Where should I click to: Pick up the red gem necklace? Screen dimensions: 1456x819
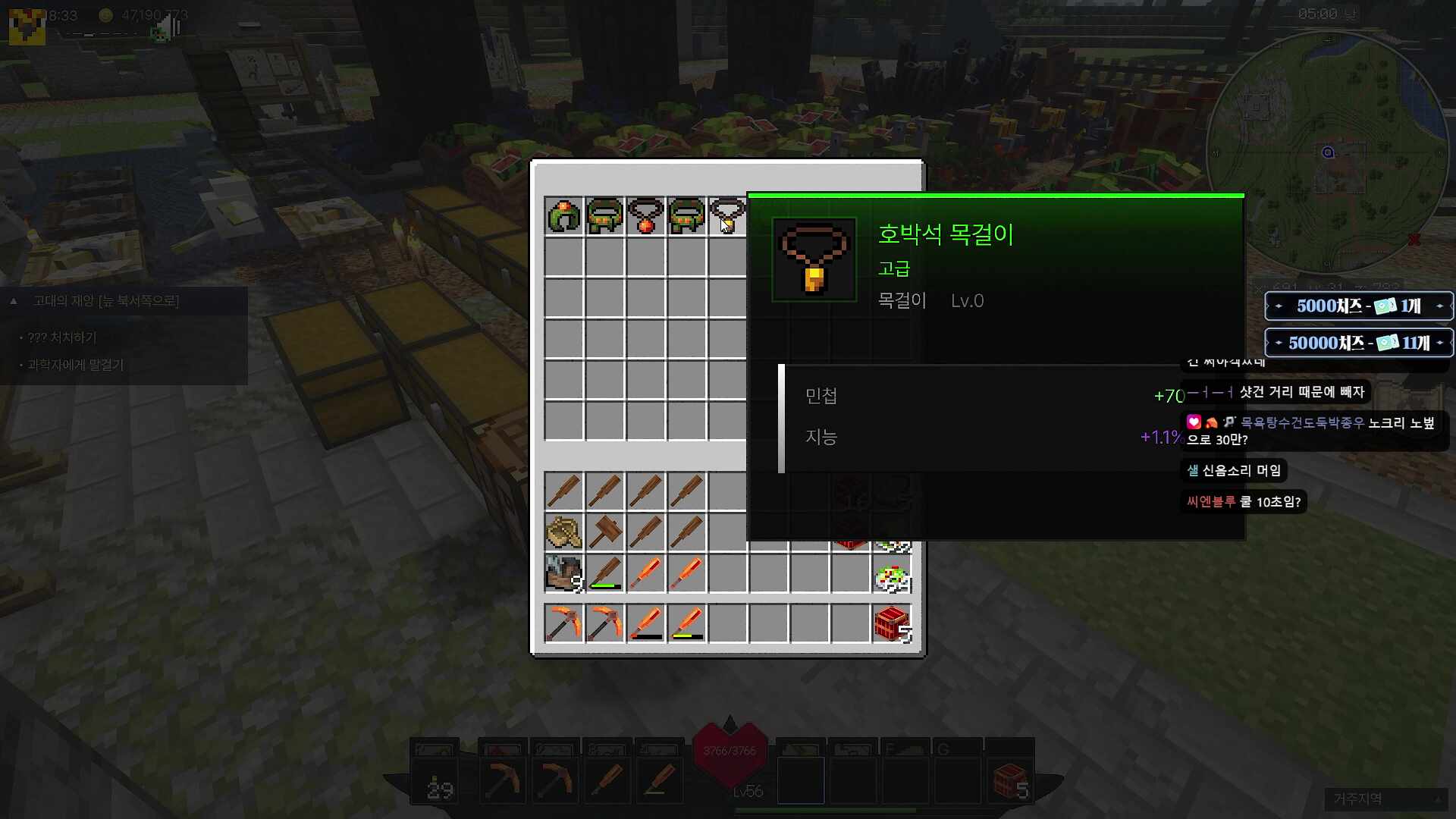[645, 216]
